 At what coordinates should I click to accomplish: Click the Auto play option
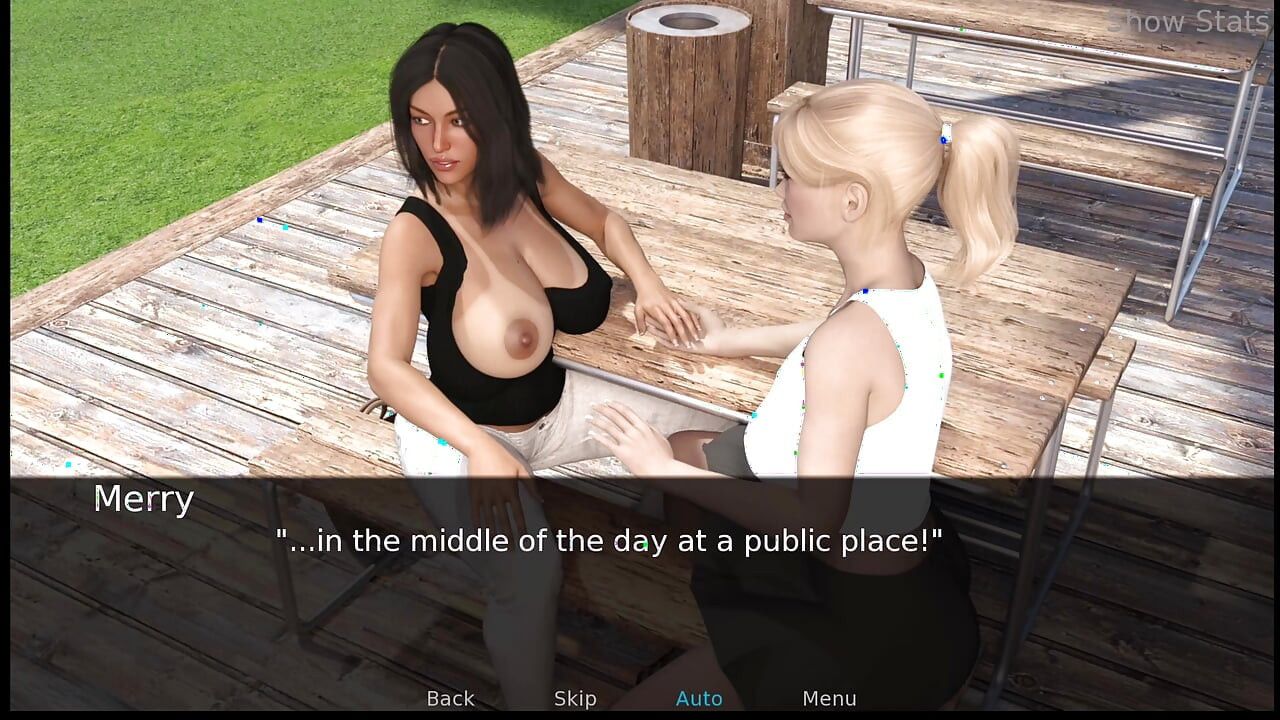(699, 698)
